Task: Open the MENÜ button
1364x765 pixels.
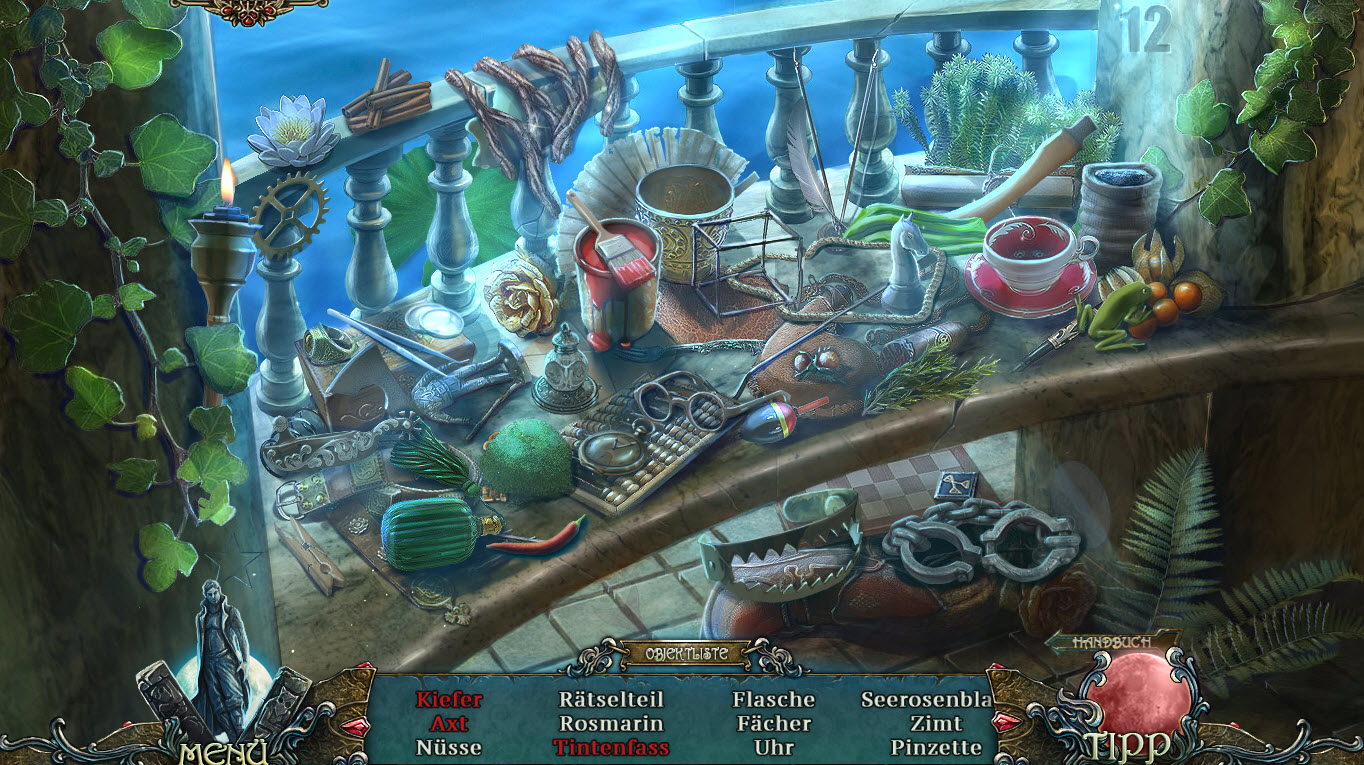Action: [224, 750]
